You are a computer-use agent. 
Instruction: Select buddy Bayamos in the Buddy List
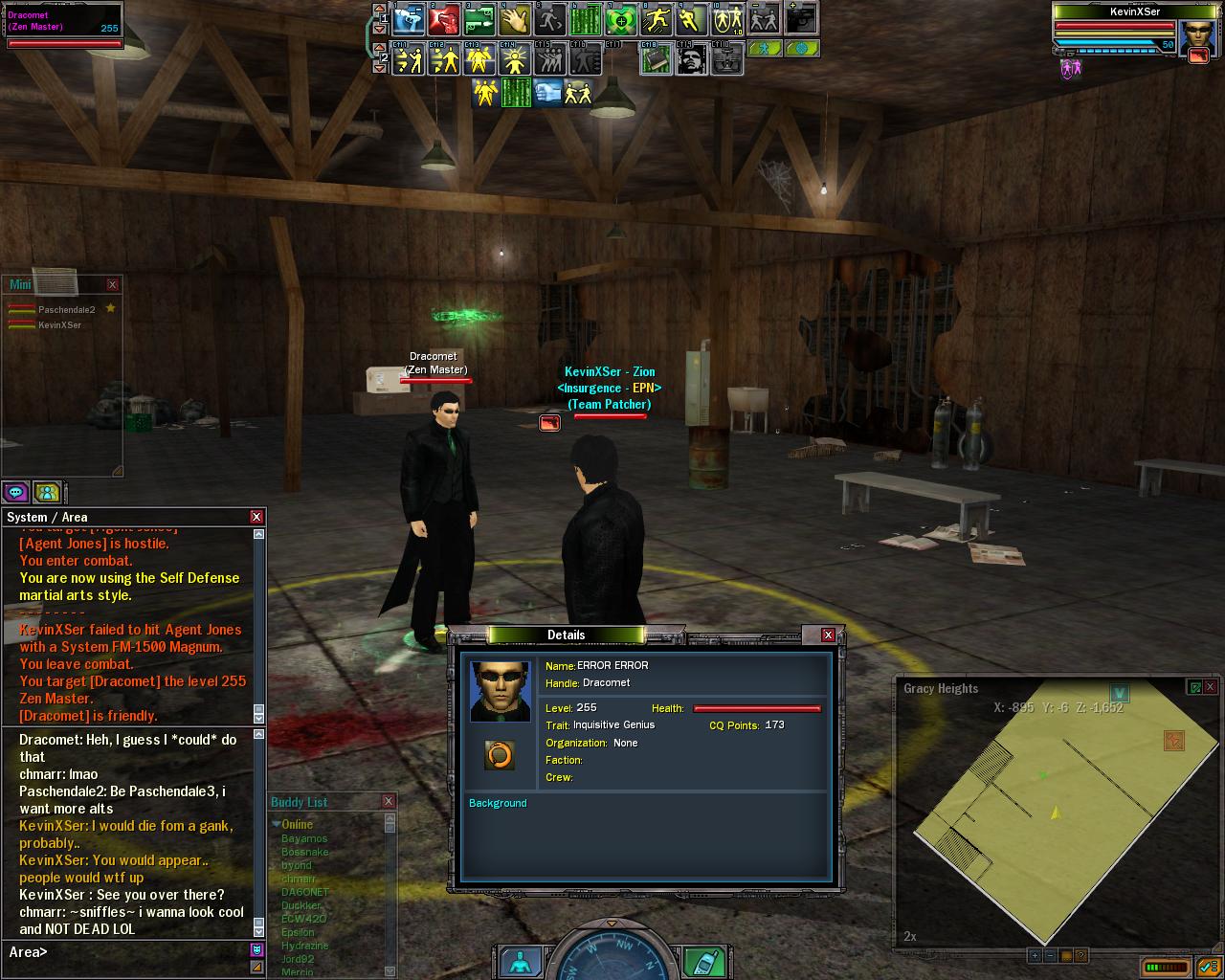tap(304, 839)
